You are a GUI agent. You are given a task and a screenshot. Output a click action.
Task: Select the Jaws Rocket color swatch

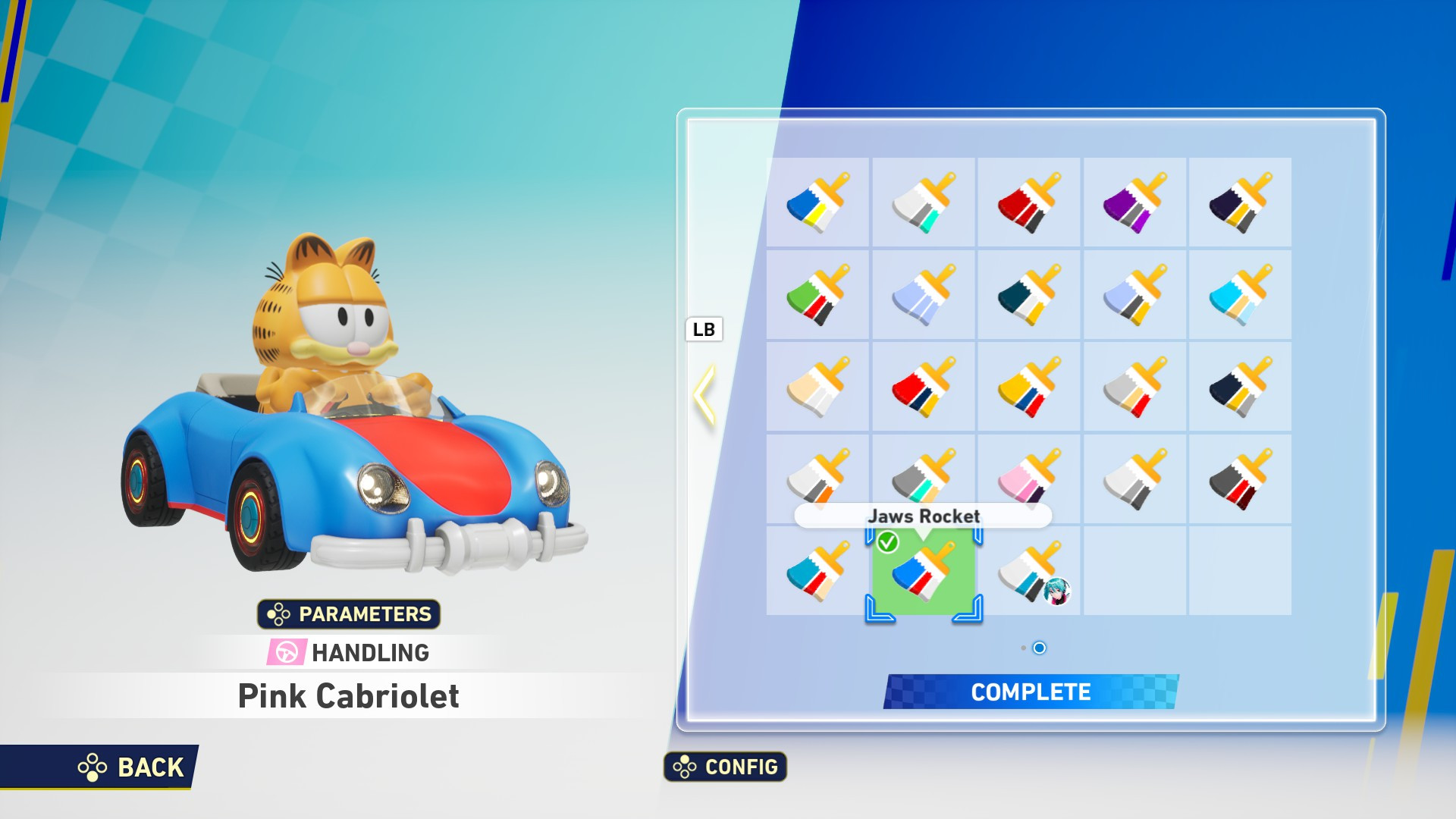tap(924, 575)
